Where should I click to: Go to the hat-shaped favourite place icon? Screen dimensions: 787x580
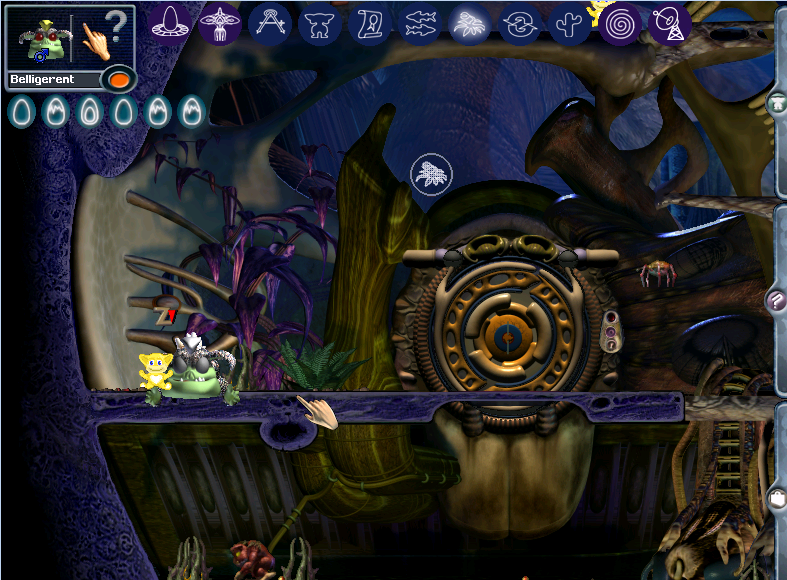click(x=170, y=22)
